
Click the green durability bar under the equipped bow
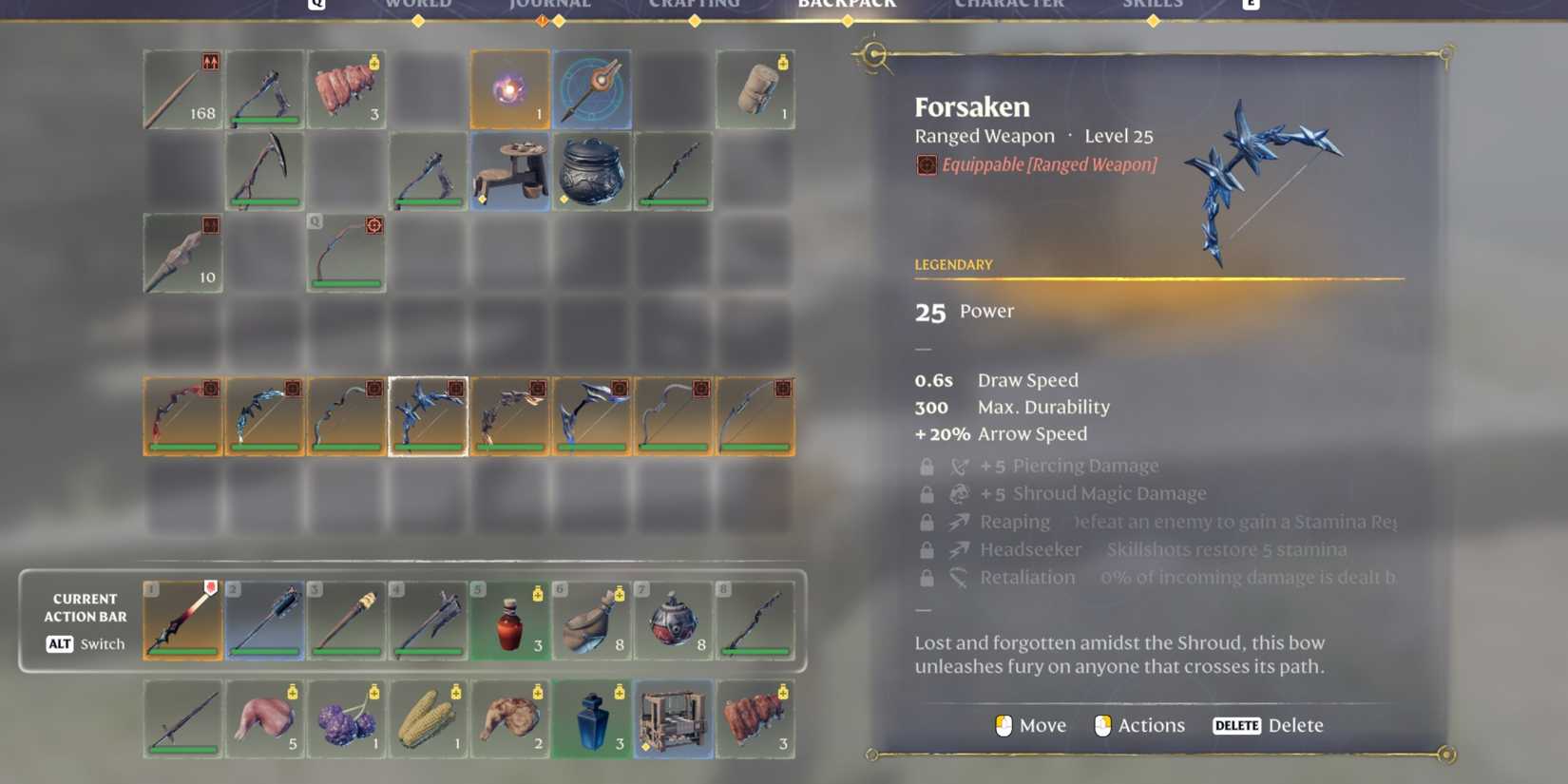tap(428, 447)
